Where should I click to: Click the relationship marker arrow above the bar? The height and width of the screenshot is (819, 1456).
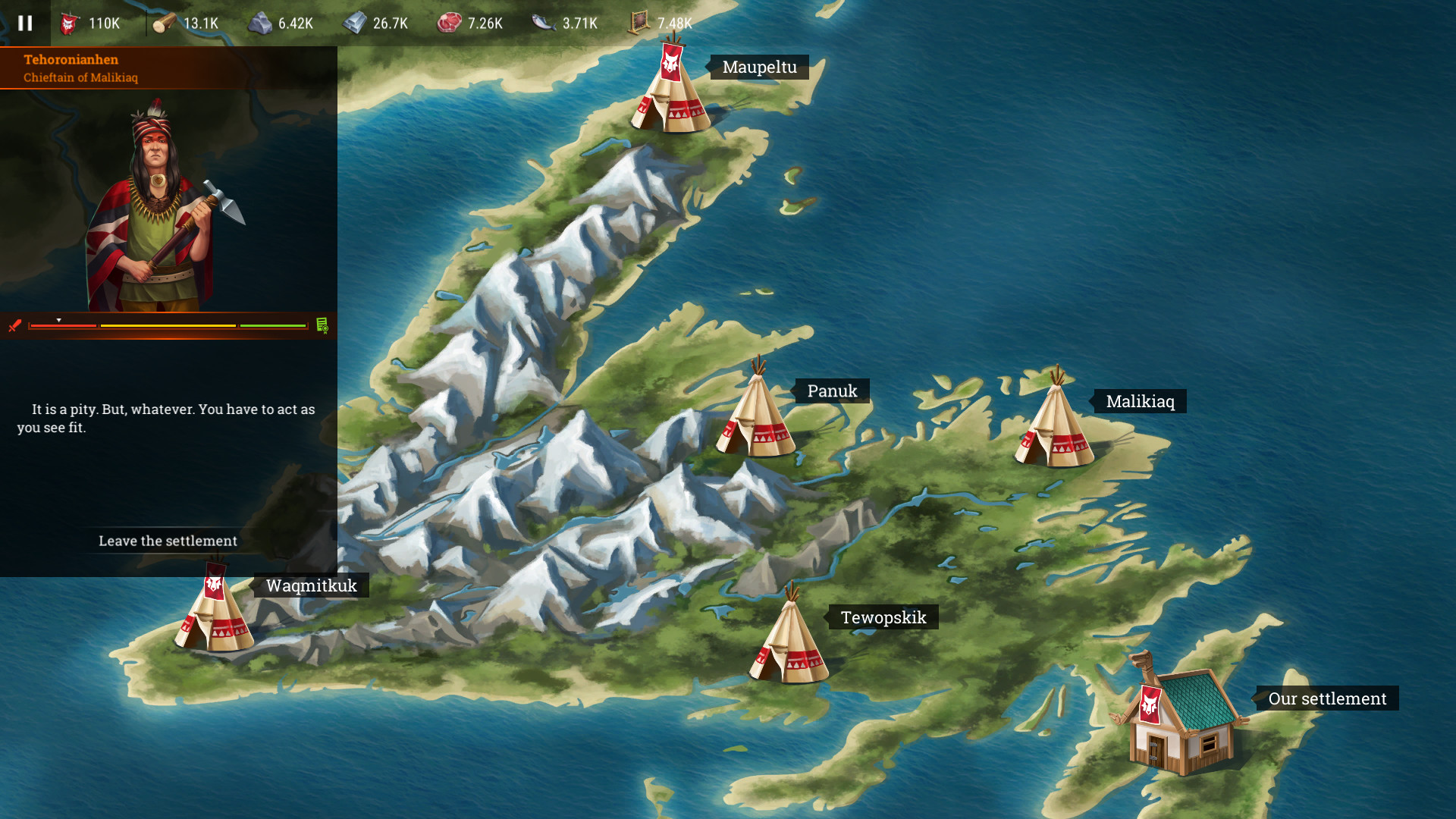(58, 319)
